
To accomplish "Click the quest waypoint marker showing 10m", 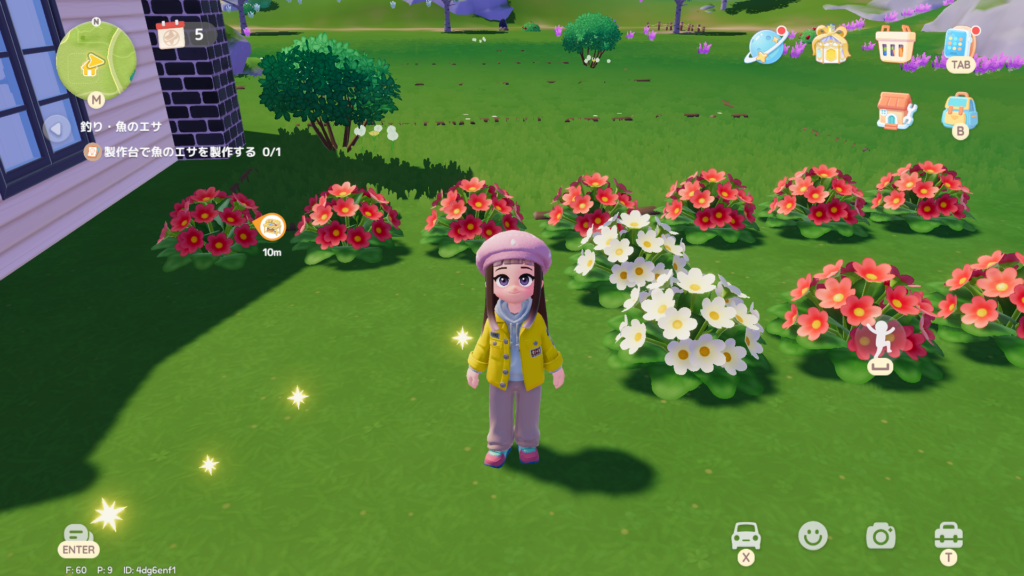I will click(x=271, y=227).
